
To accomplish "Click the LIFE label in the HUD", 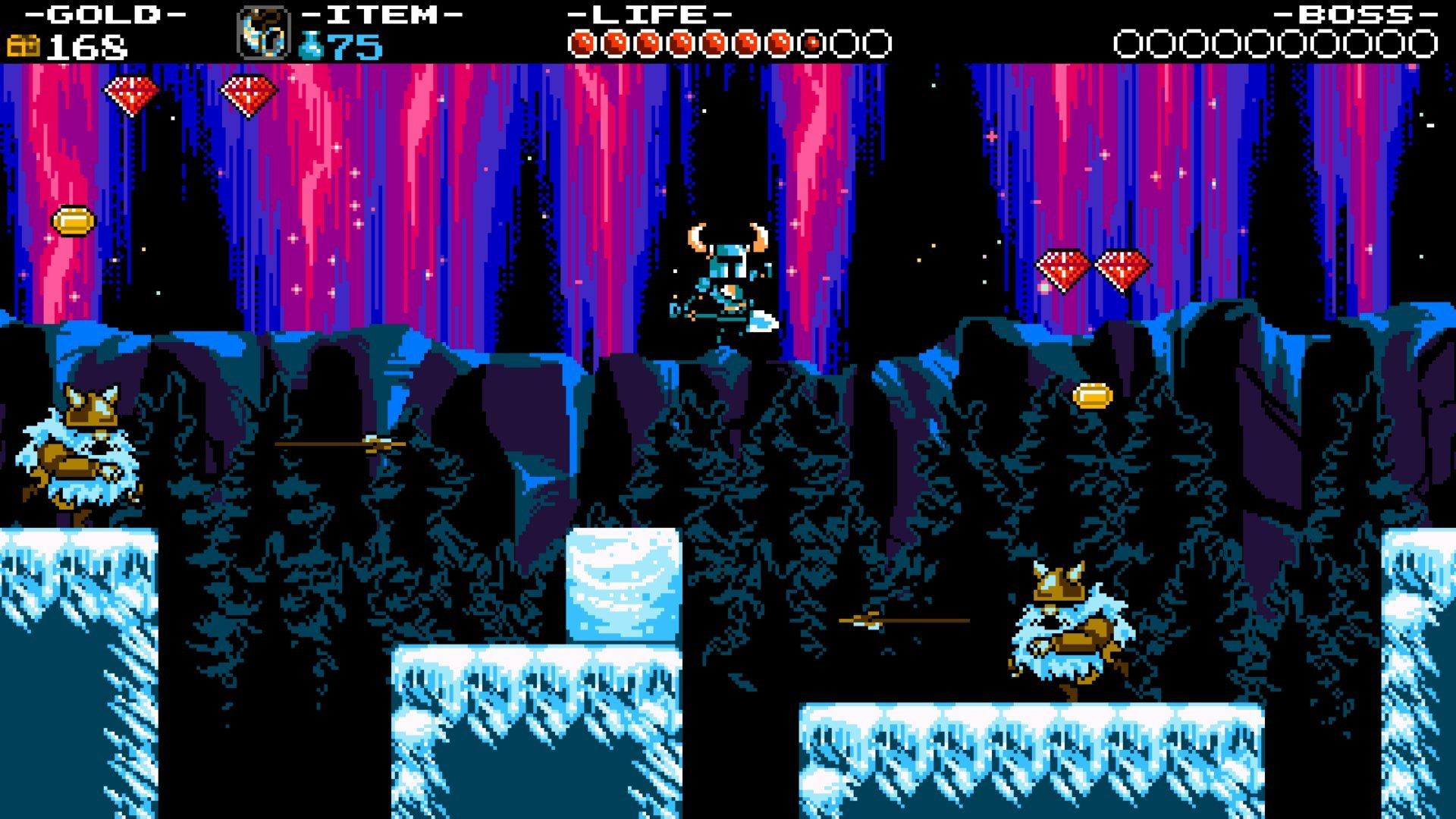I will point(648,13).
